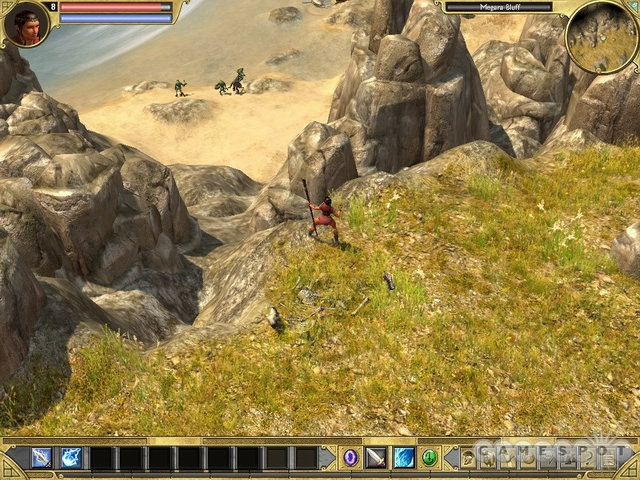Select the first hotbar weapon skill
Viewport: 640px width, 480px height.
click(x=41, y=458)
